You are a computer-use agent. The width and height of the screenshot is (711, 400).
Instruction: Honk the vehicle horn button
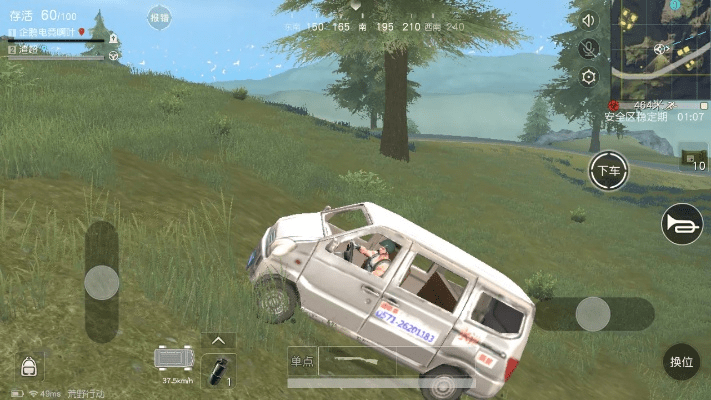(x=683, y=224)
